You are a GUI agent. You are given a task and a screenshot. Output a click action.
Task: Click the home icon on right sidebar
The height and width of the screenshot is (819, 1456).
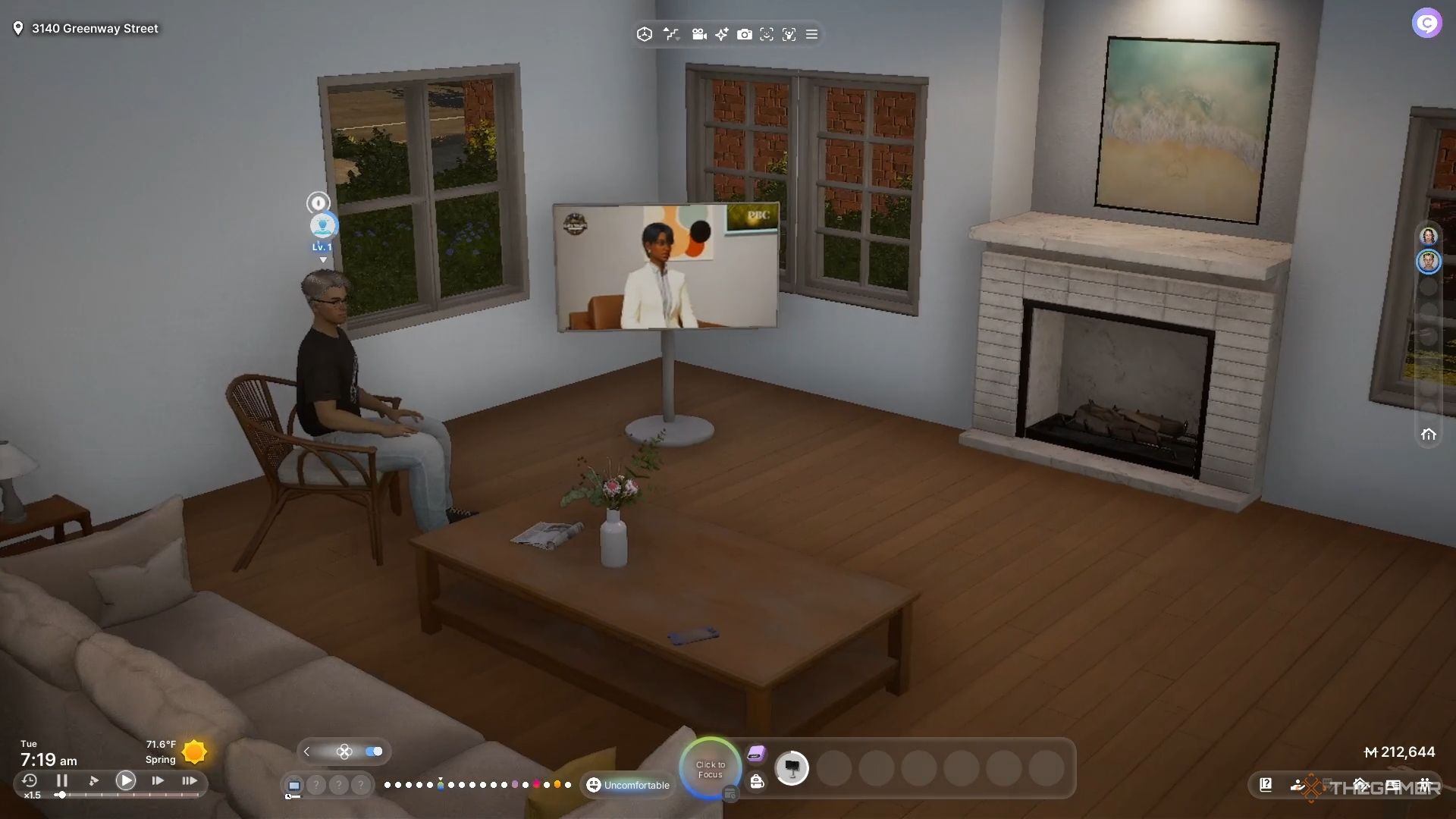coord(1429,435)
